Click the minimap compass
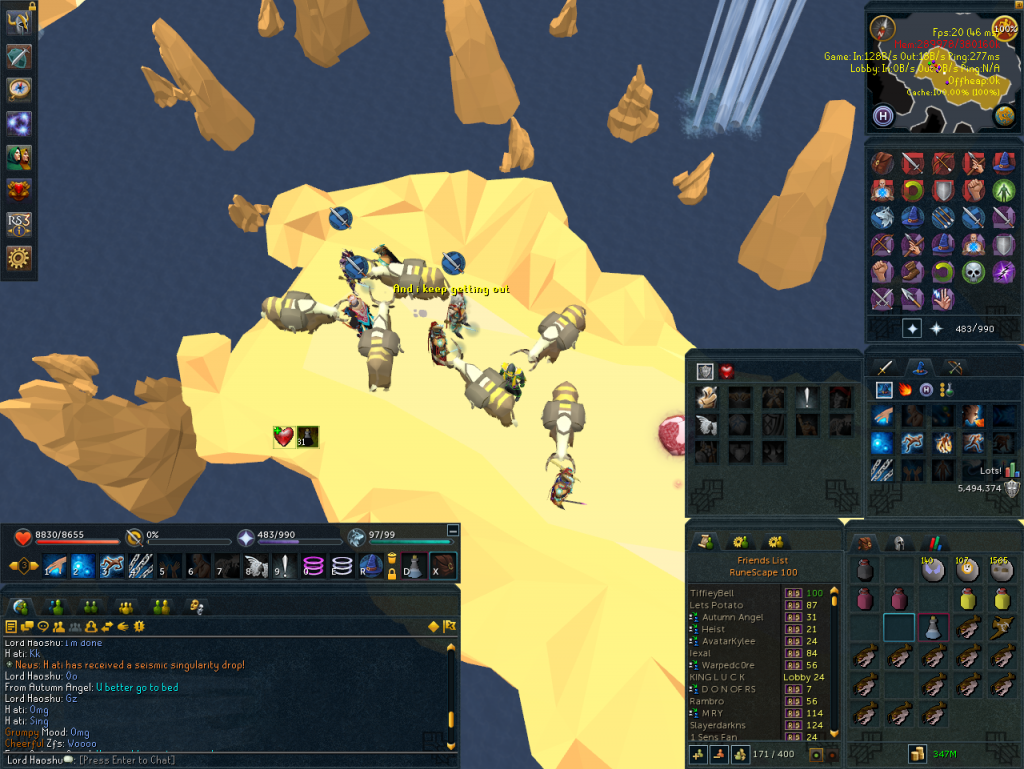Screen dimensions: 1024x769 pyautogui.click(x=881, y=26)
